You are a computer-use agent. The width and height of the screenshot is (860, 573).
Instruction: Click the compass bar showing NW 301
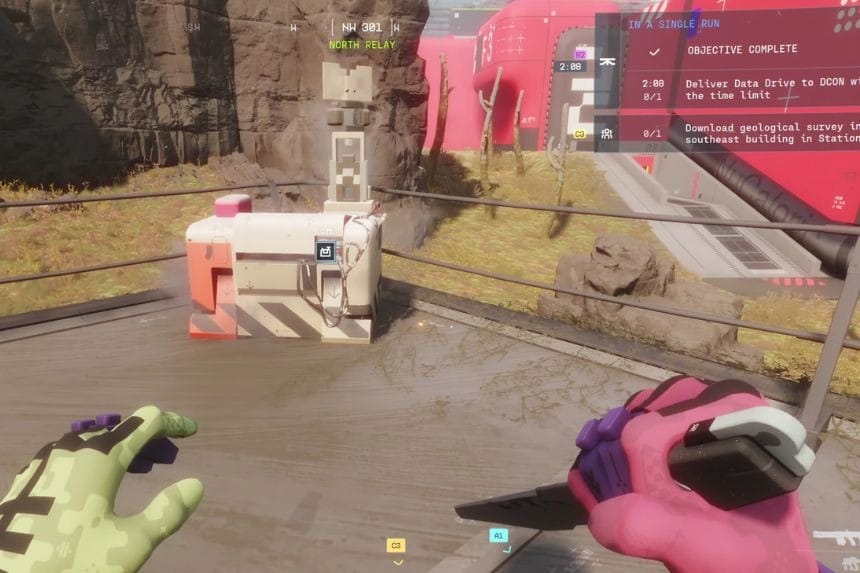(x=361, y=28)
